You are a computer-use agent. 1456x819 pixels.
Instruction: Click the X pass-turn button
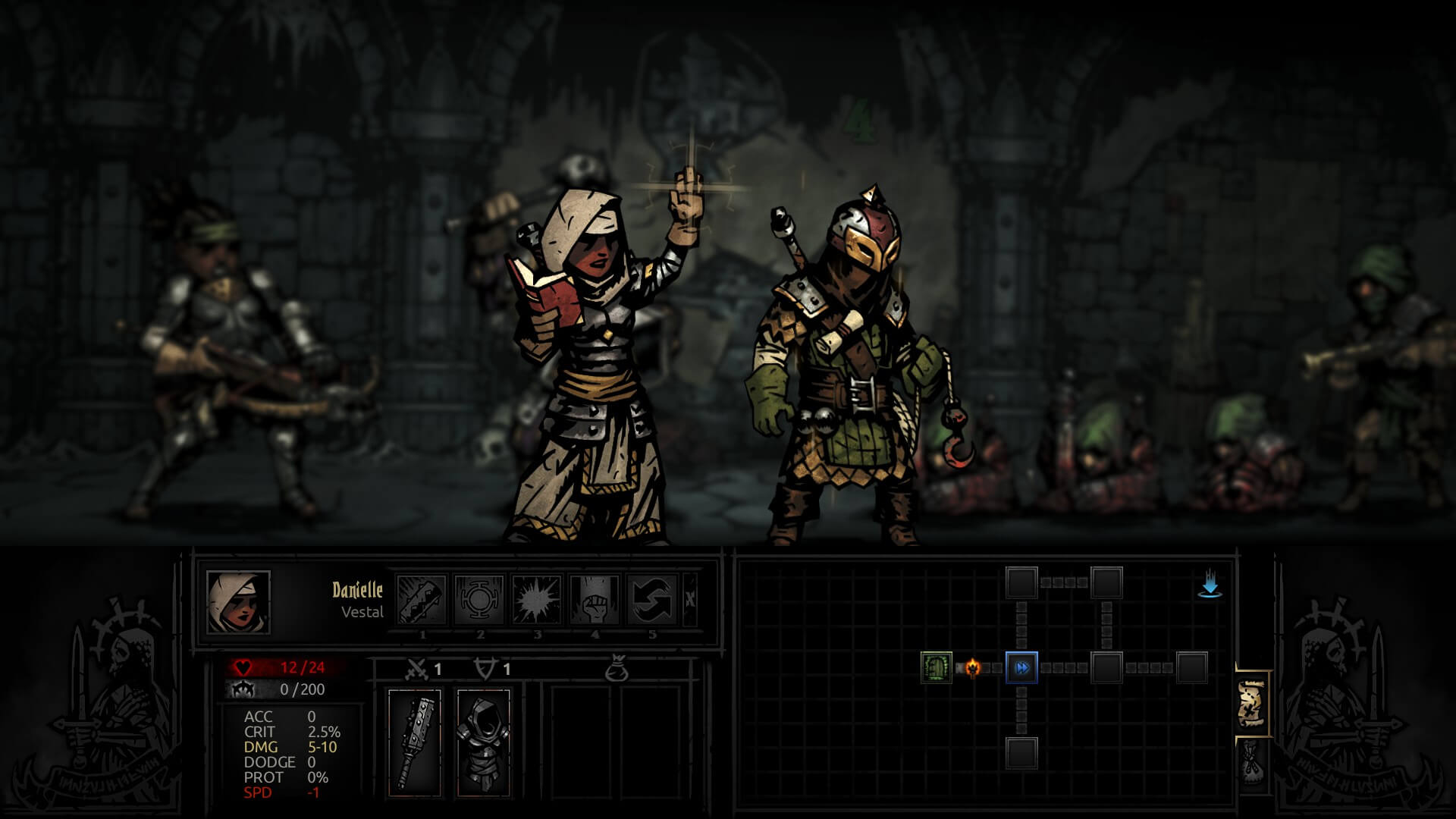(690, 599)
